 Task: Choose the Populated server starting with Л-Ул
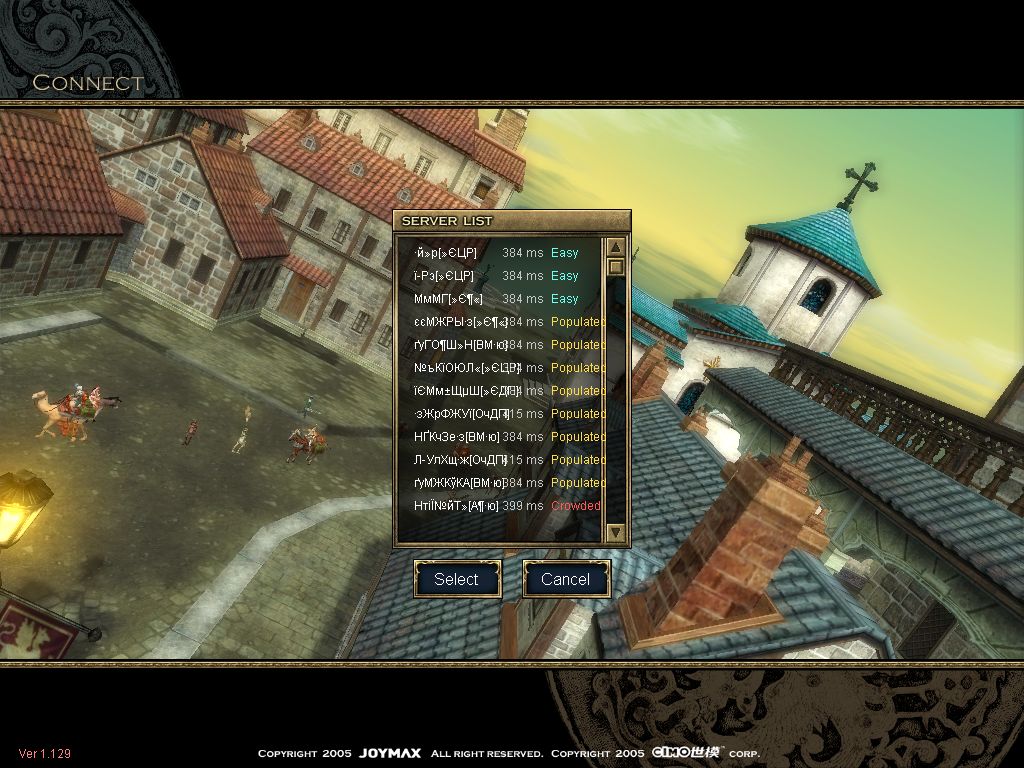(x=500, y=460)
